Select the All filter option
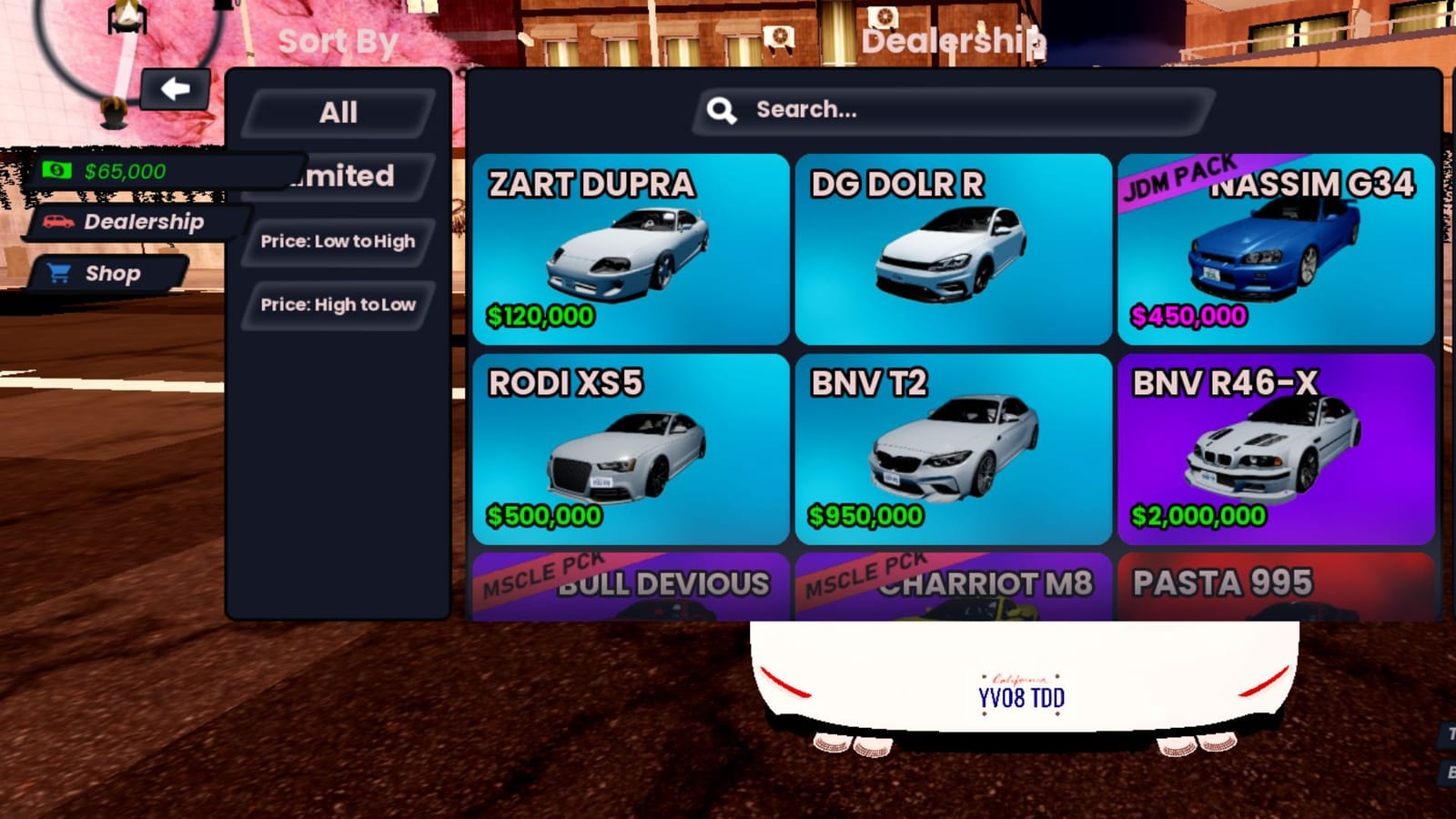Image resolution: width=1456 pixels, height=819 pixels. tap(339, 111)
